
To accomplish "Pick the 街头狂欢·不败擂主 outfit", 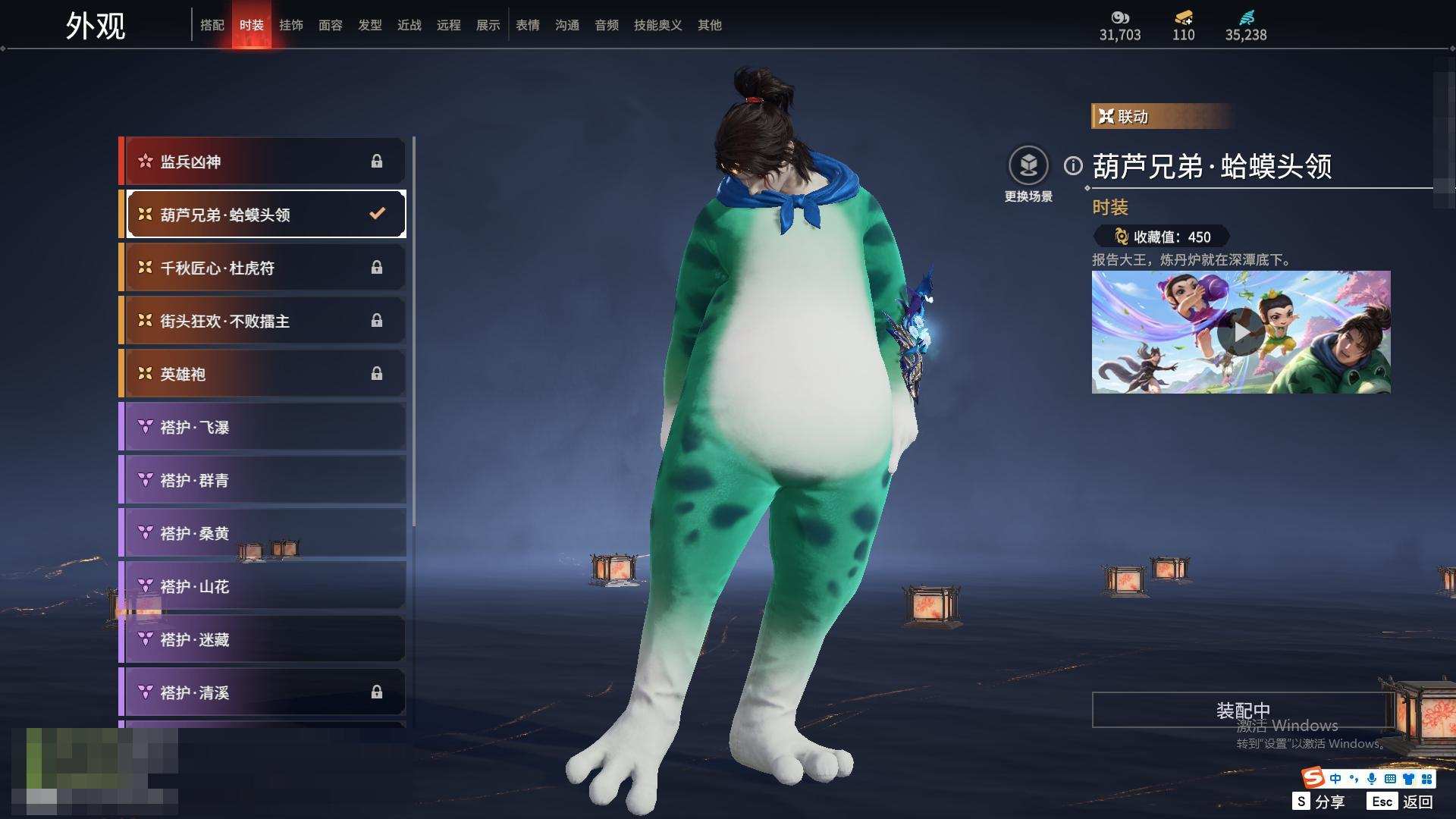I will click(262, 321).
